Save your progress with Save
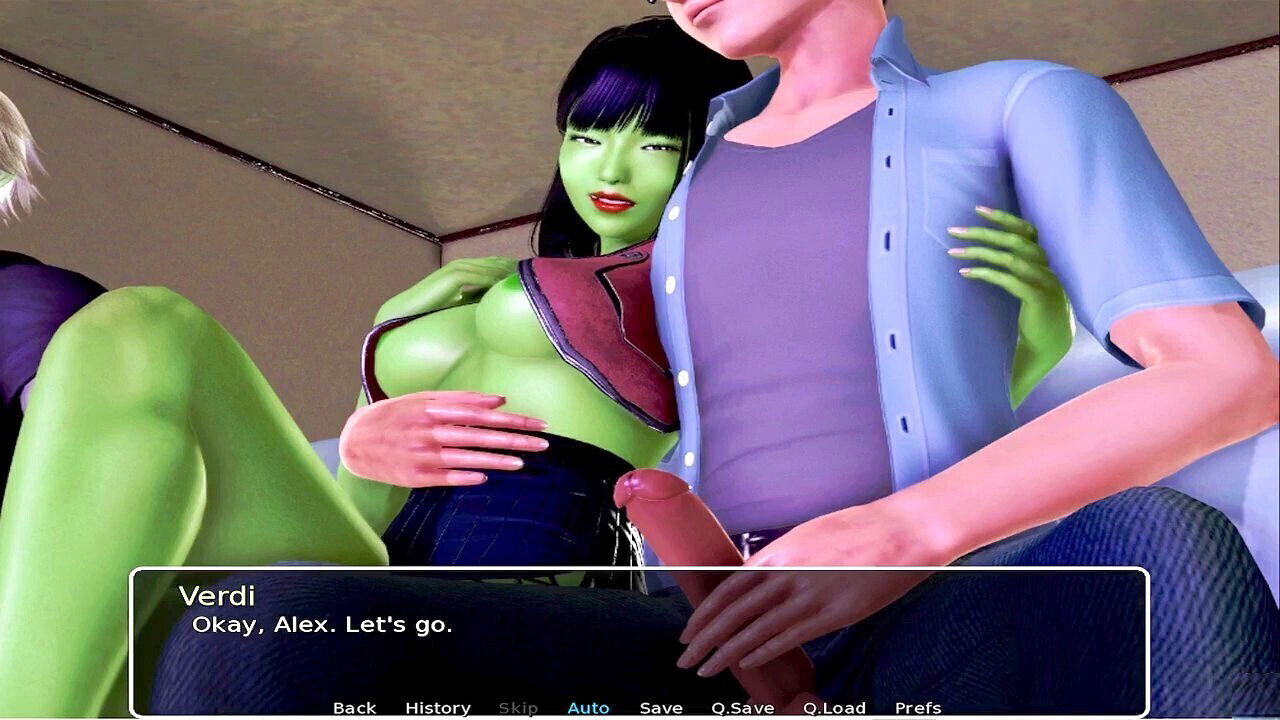The image size is (1280, 720). click(x=661, y=707)
